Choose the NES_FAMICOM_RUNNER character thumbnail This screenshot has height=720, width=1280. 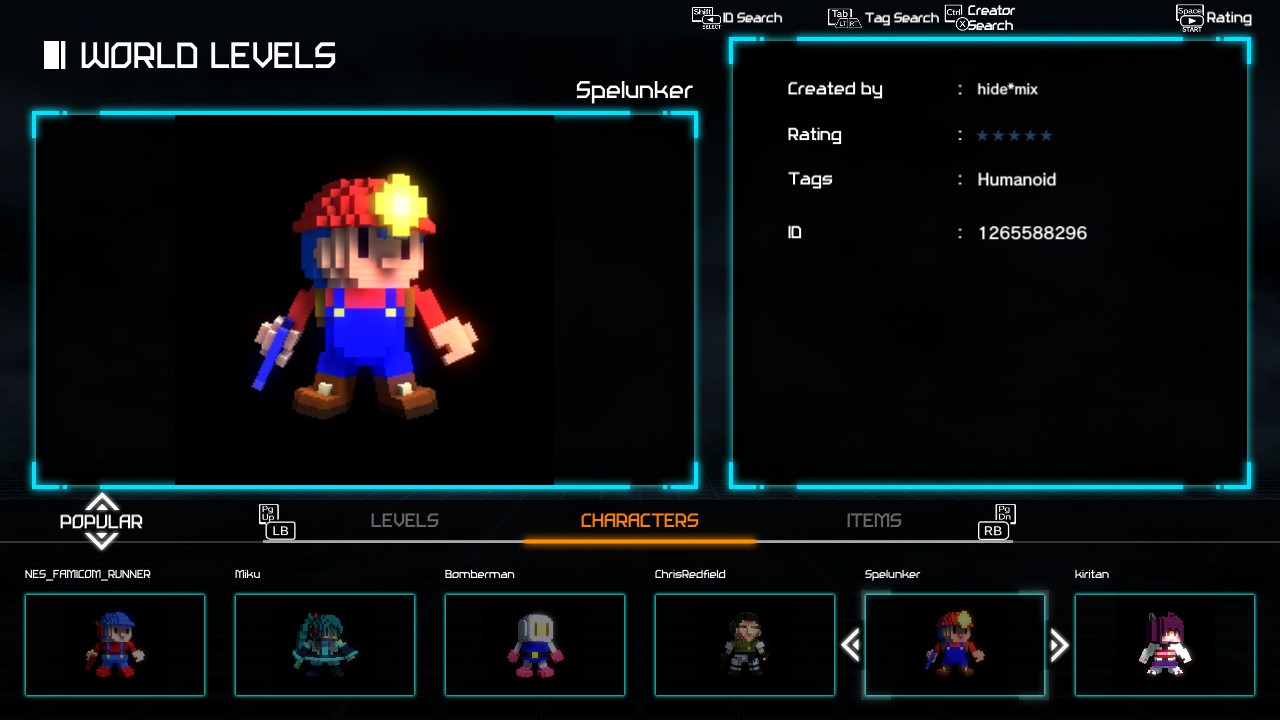point(115,645)
